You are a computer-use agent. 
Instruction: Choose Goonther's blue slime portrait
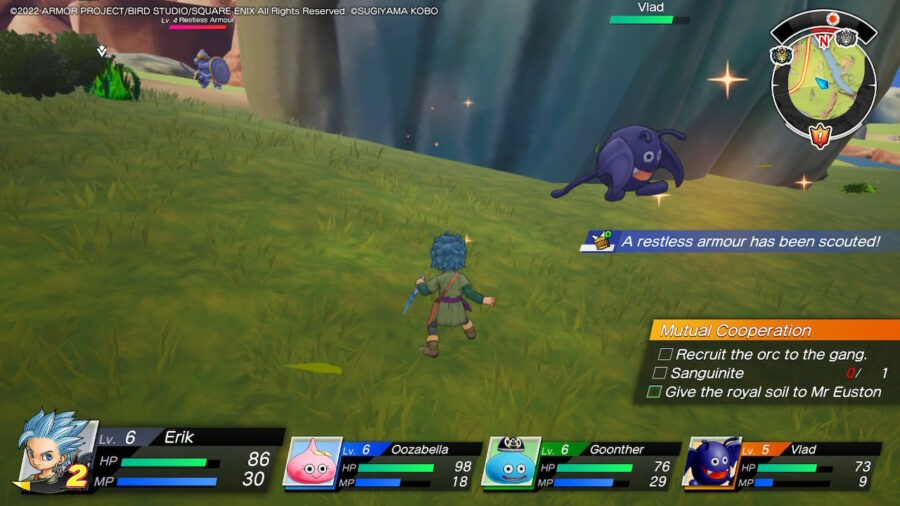[x=511, y=462]
